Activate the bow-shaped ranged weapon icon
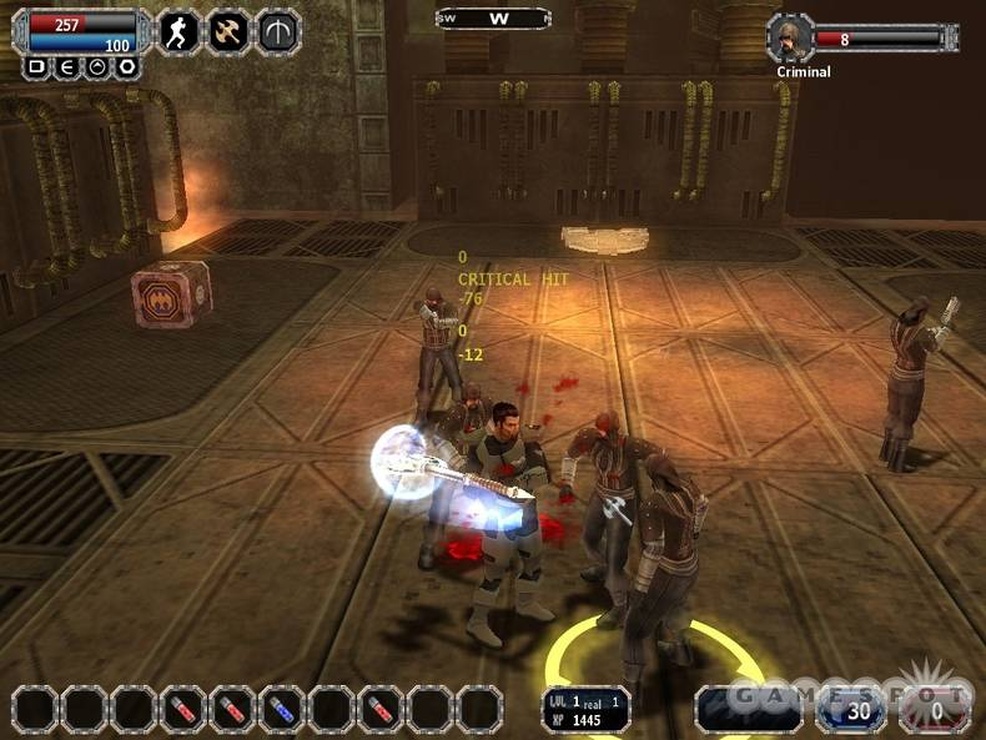The width and height of the screenshot is (986, 740). click(278, 31)
